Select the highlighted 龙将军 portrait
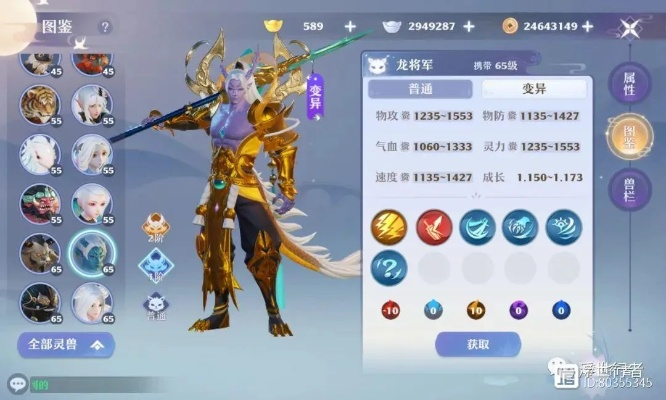Image resolution: width=666 pixels, height=400 pixels. 92,252
